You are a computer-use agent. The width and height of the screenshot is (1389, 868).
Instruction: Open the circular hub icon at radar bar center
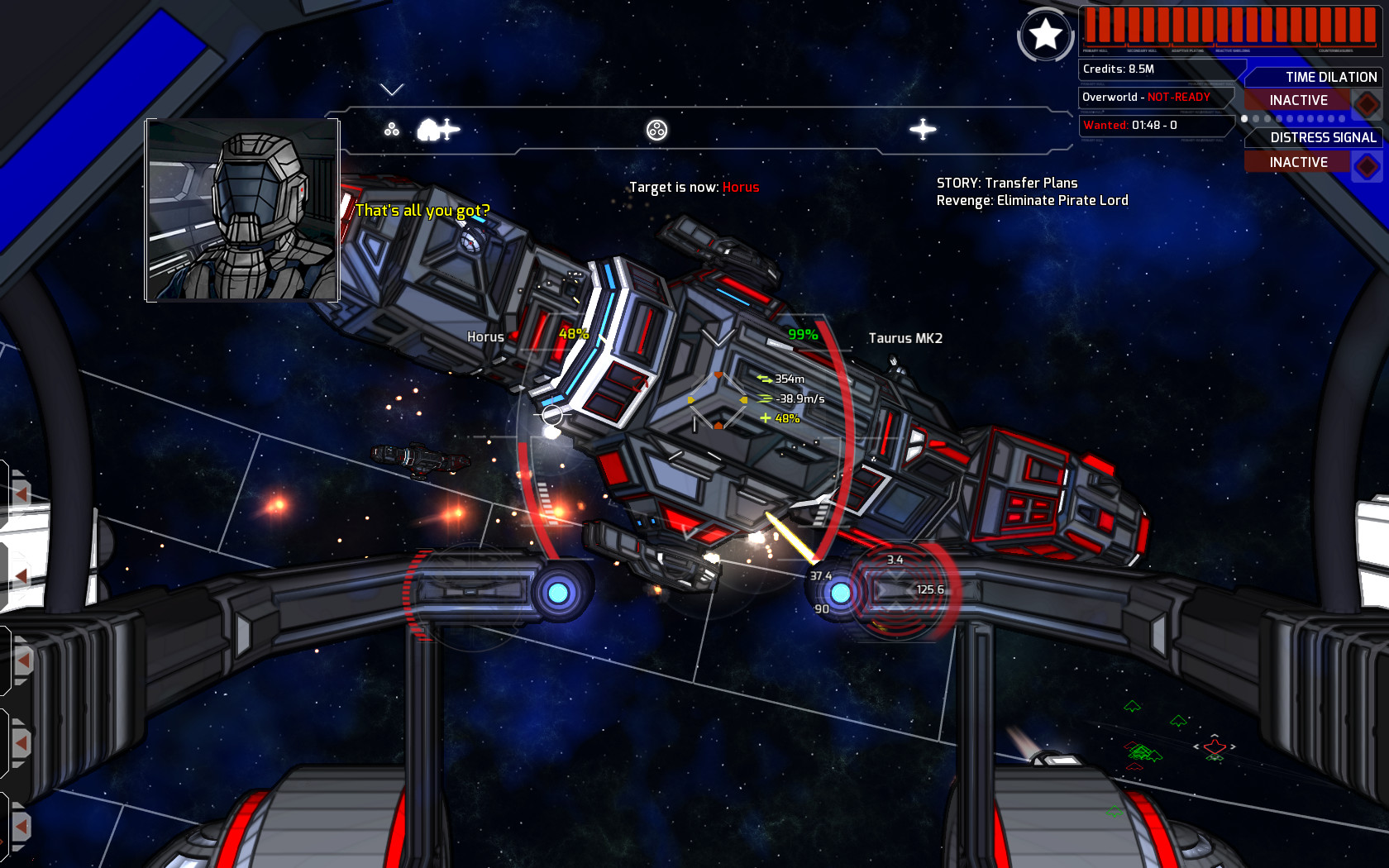(657, 129)
